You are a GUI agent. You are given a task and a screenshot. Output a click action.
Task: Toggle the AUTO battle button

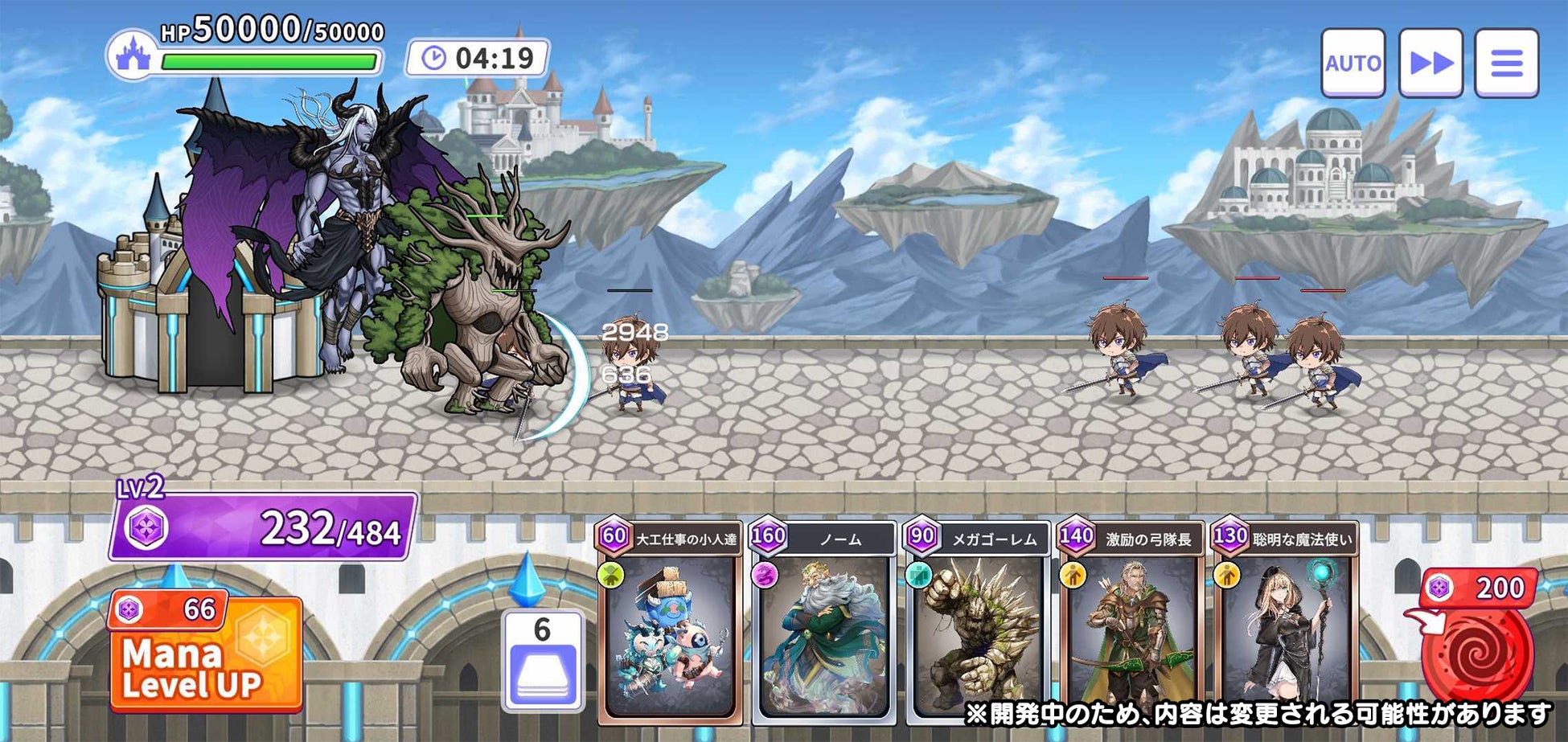[1353, 63]
